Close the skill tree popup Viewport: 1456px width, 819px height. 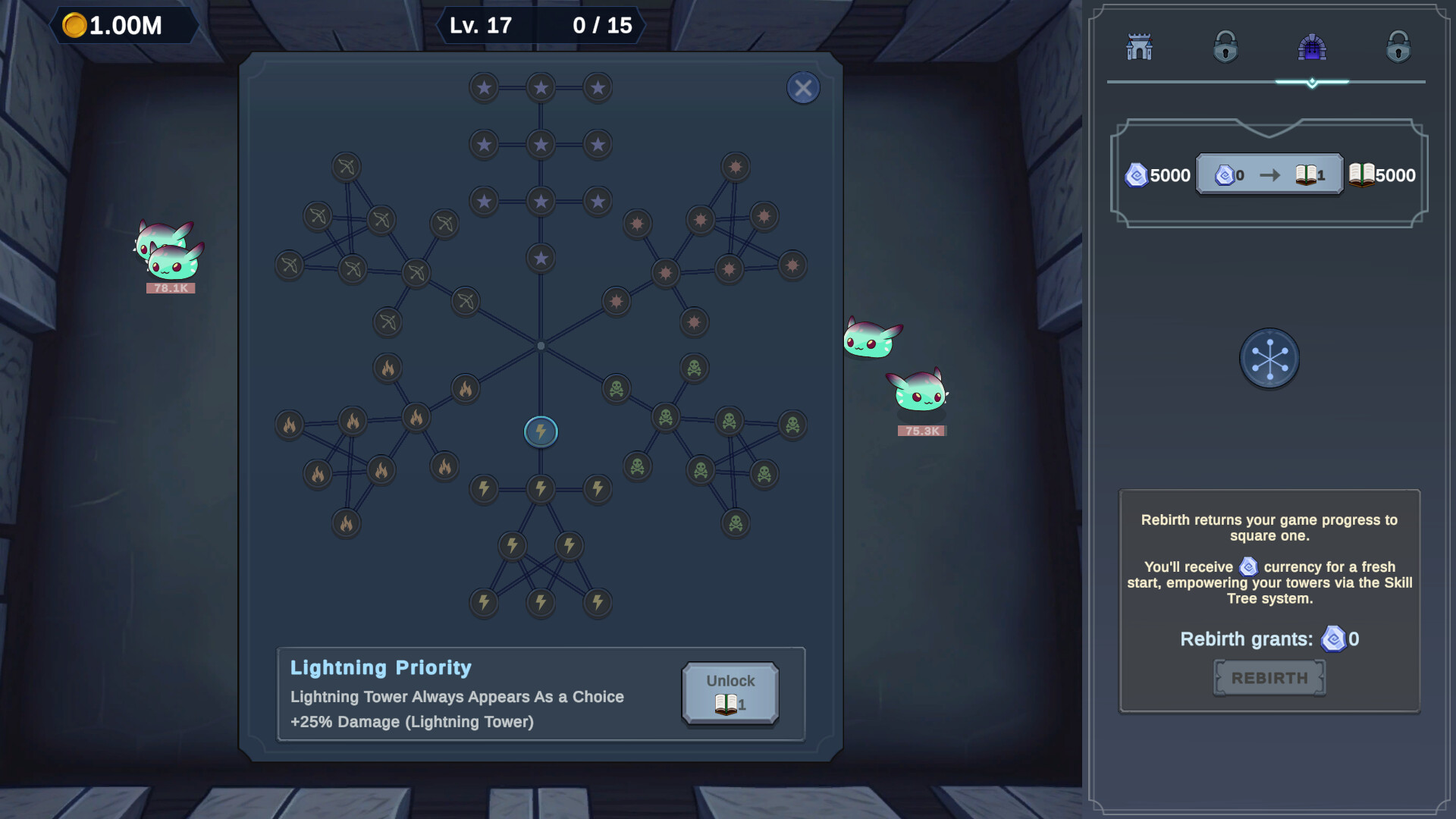[803, 87]
